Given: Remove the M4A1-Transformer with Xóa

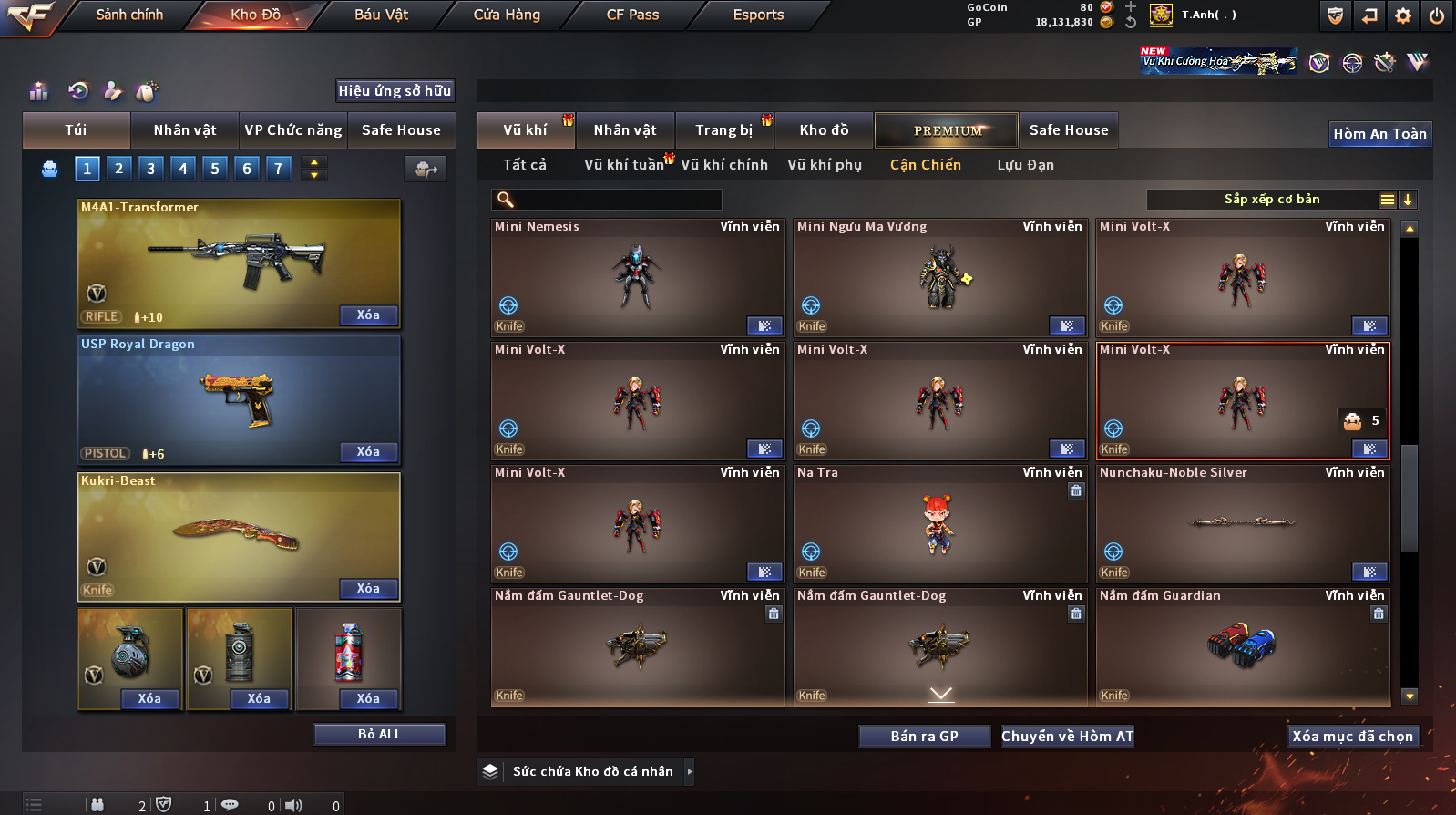Looking at the screenshot, I should click(368, 315).
